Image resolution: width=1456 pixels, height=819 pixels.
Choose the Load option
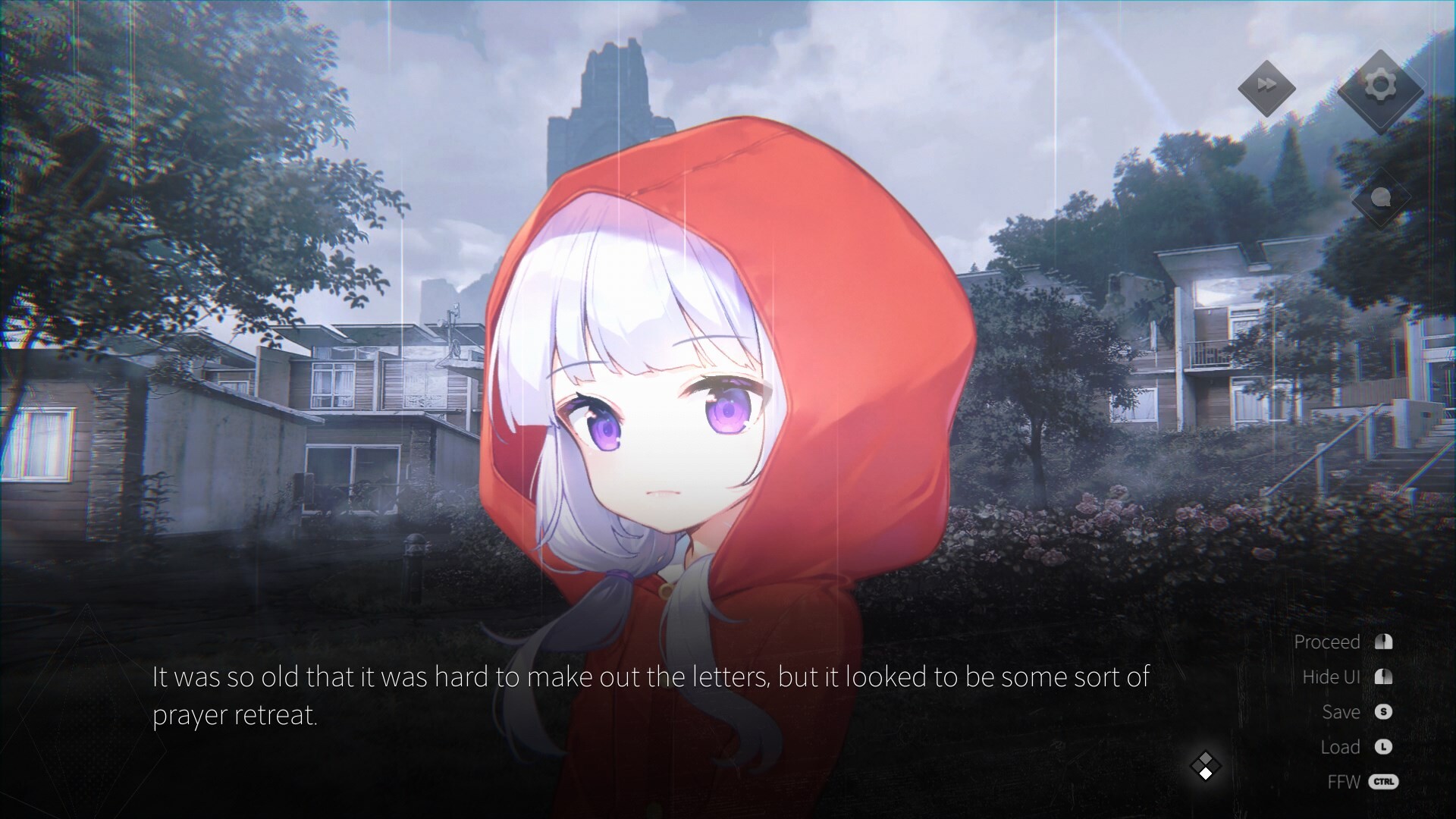(x=1340, y=747)
